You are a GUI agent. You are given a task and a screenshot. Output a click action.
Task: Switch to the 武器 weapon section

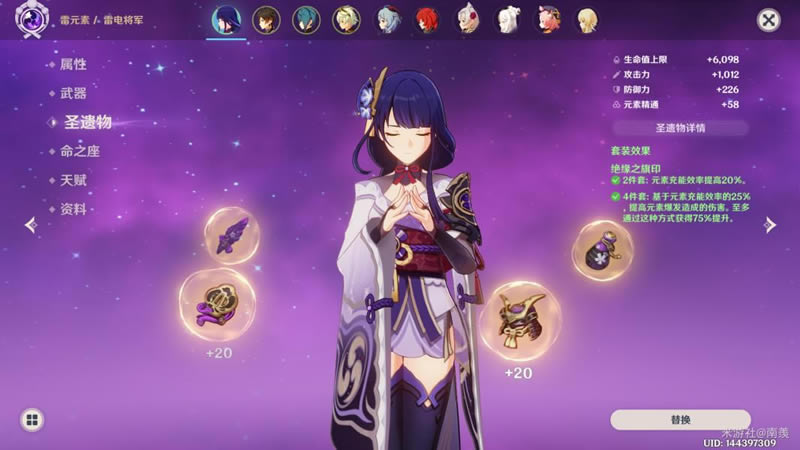[x=74, y=93]
